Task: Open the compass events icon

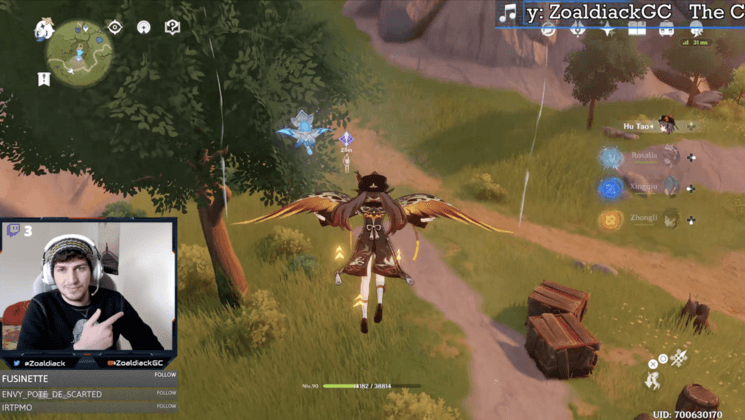Action: pos(548,29)
